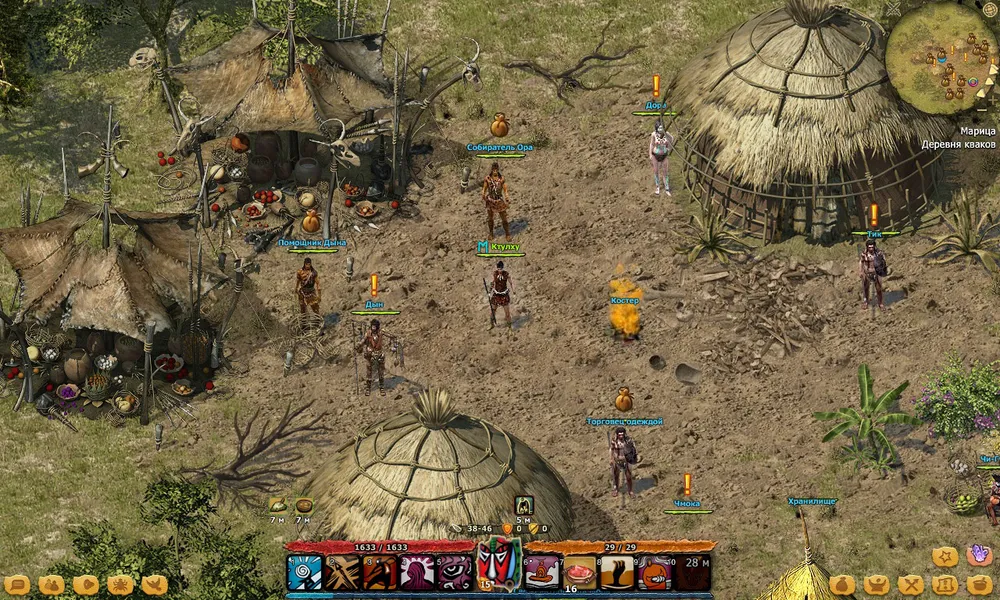This screenshot has width=1000, height=600.
Task: Activate the raised hand skill in slot 8
Action: coord(617,572)
